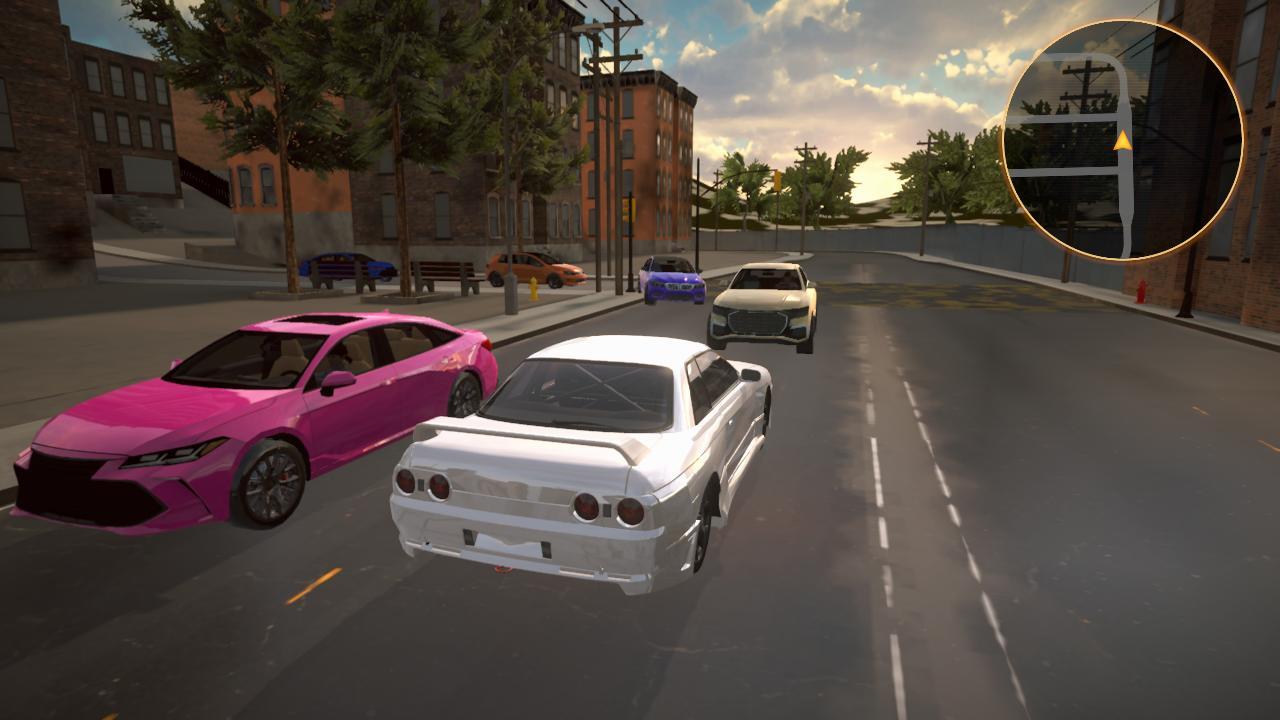
Task: Click the yellow fire hydrant near the sidewalk
Action: coord(534,288)
